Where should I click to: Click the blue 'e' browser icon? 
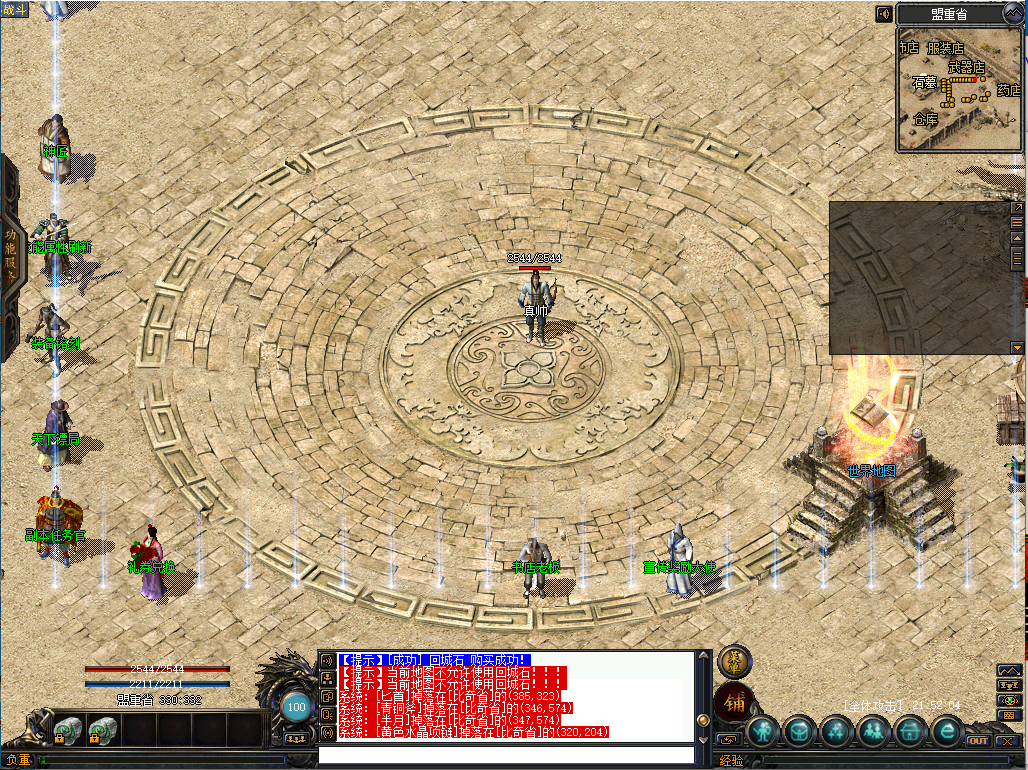(945, 732)
